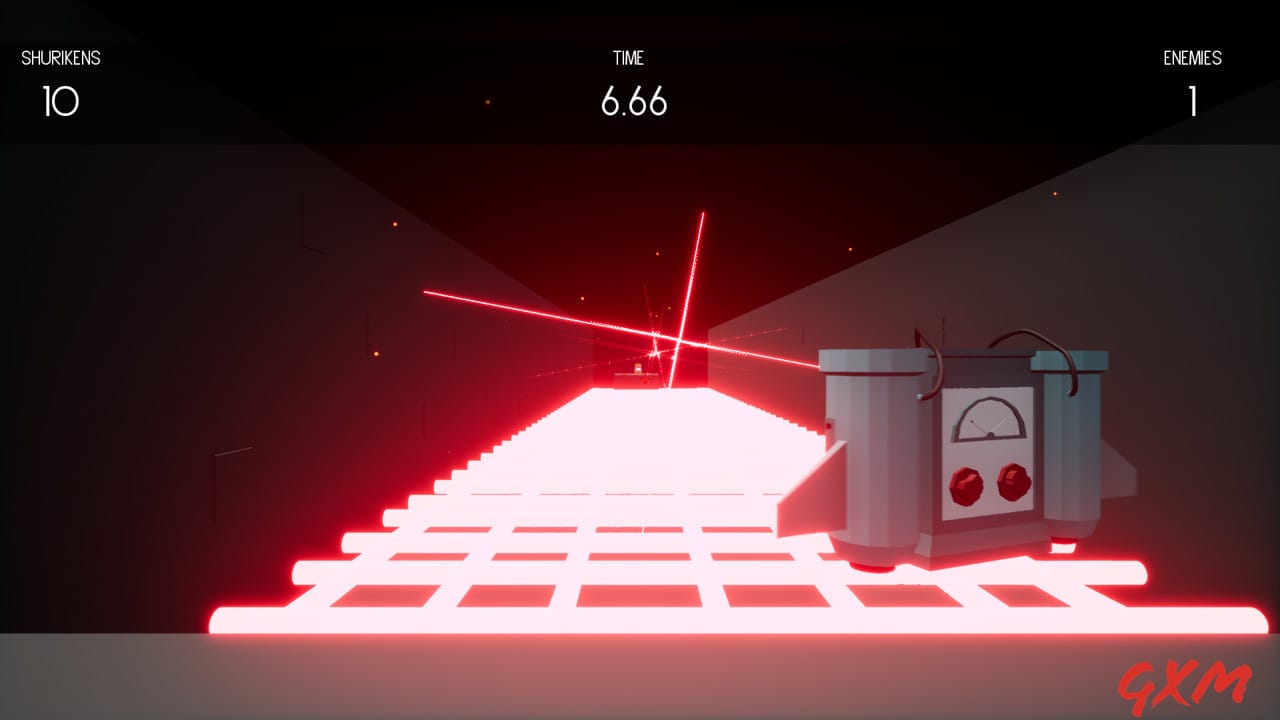Select the ENEMIES counter showing 1
Viewport: 1280px width, 720px height.
[1193, 100]
